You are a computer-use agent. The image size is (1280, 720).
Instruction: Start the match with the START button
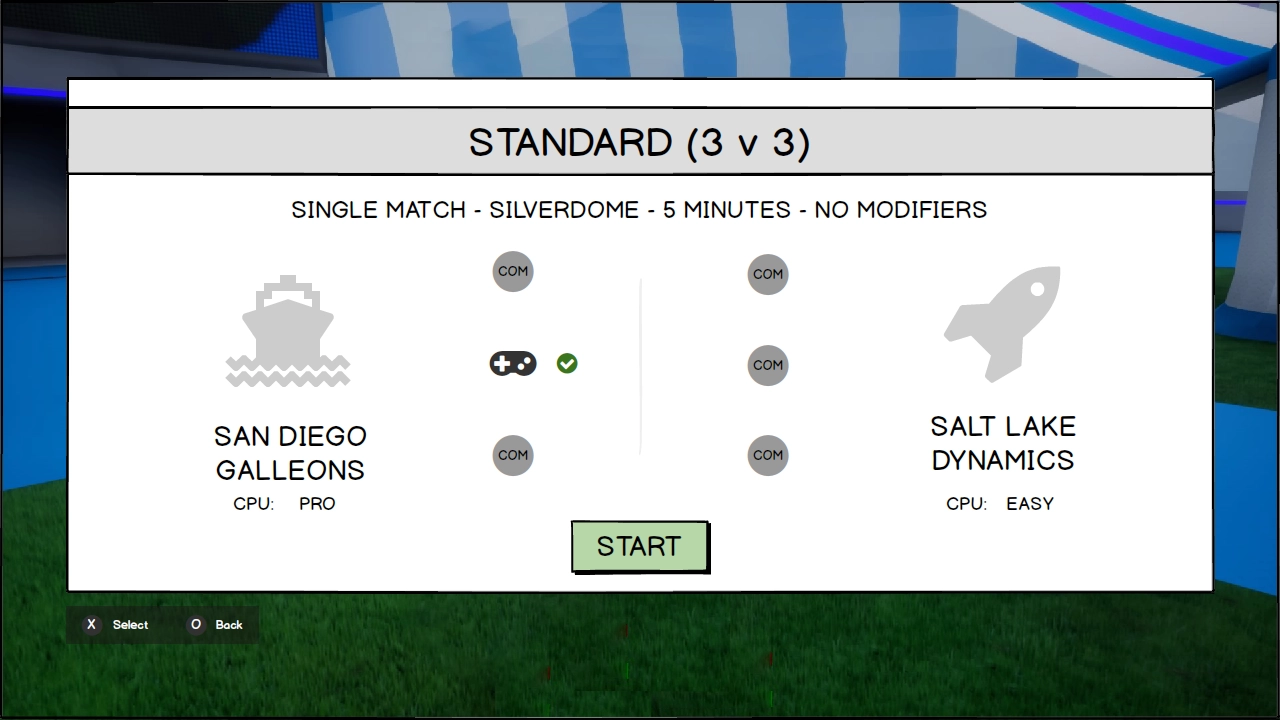pyautogui.click(x=639, y=546)
